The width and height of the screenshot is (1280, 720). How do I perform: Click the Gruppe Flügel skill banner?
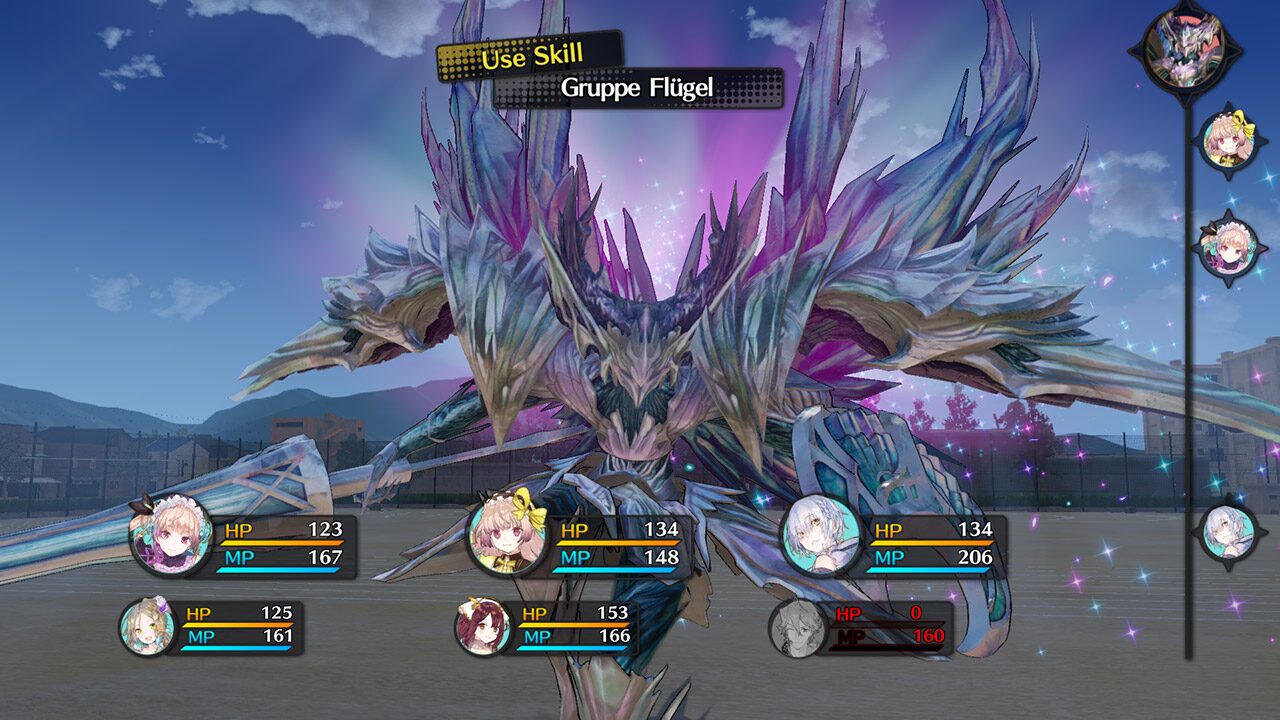(638, 88)
